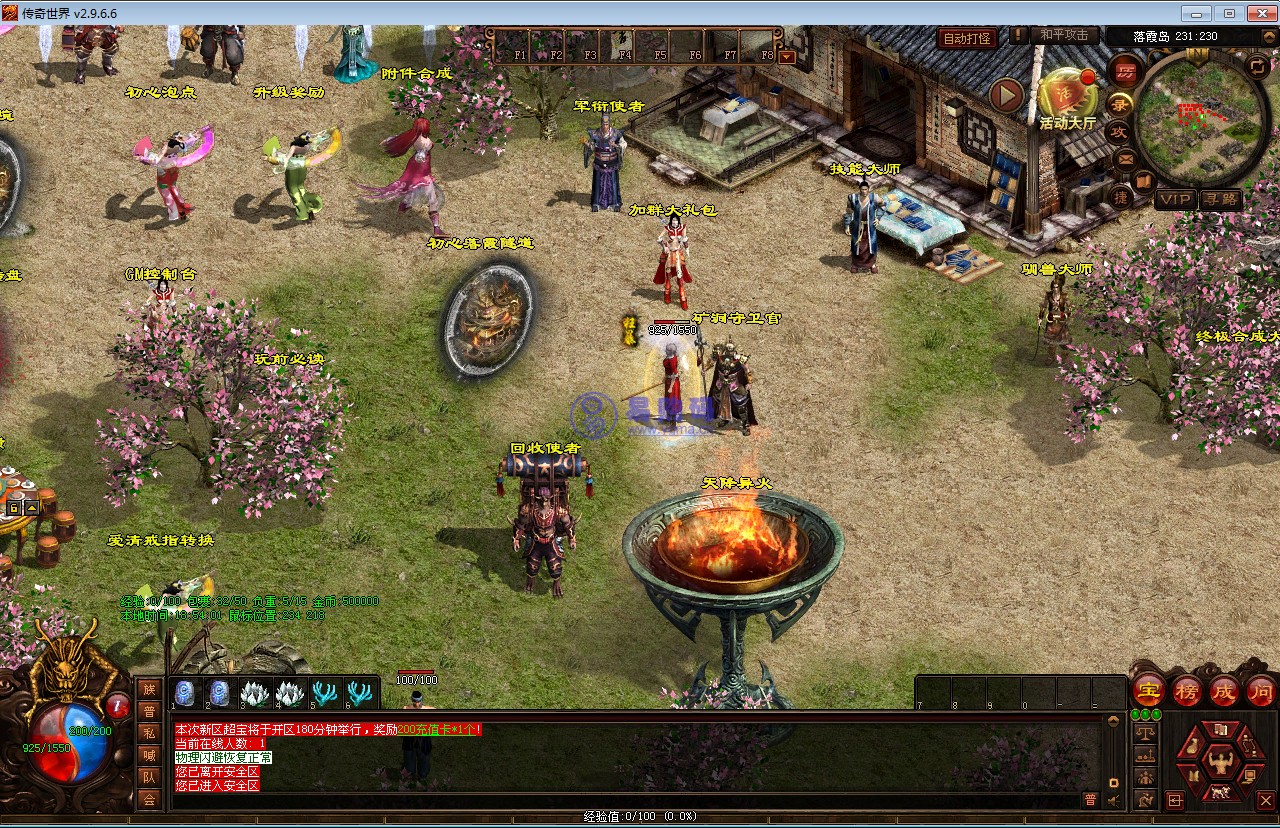Use the cyan coral item in slot 5
The image size is (1280, 828).
[x=325, y=693]
